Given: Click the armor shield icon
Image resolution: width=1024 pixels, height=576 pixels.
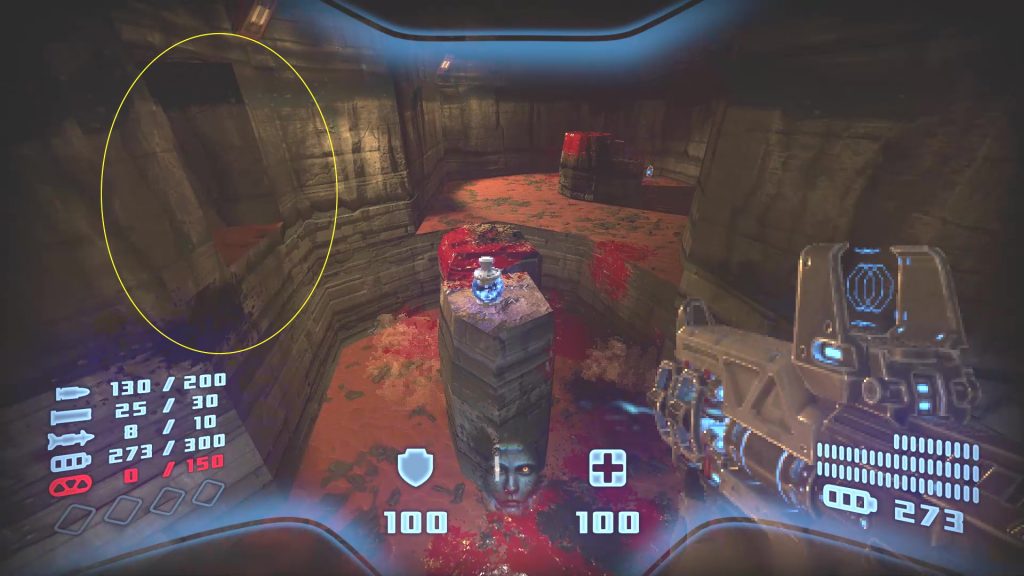Looking at the screenshot, I should point(415,467).
